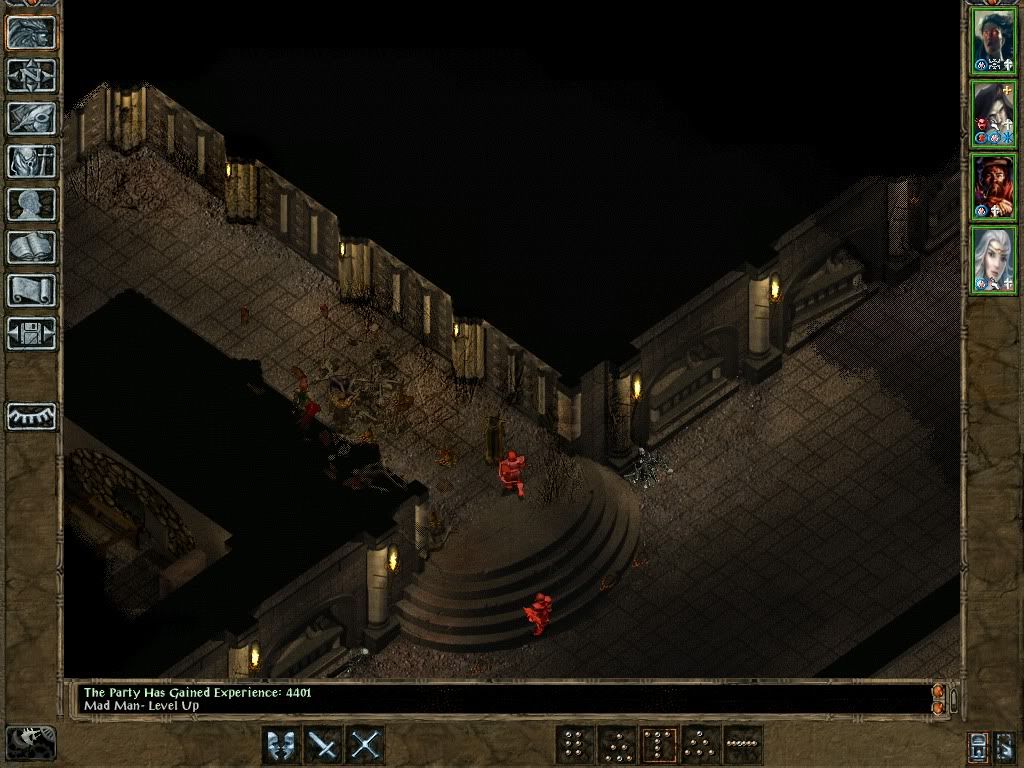Open the options floppy disk button
Image resolution: width=1024 pixels, height=768 pixels.
pyautogui.click(x=32, y=333)
